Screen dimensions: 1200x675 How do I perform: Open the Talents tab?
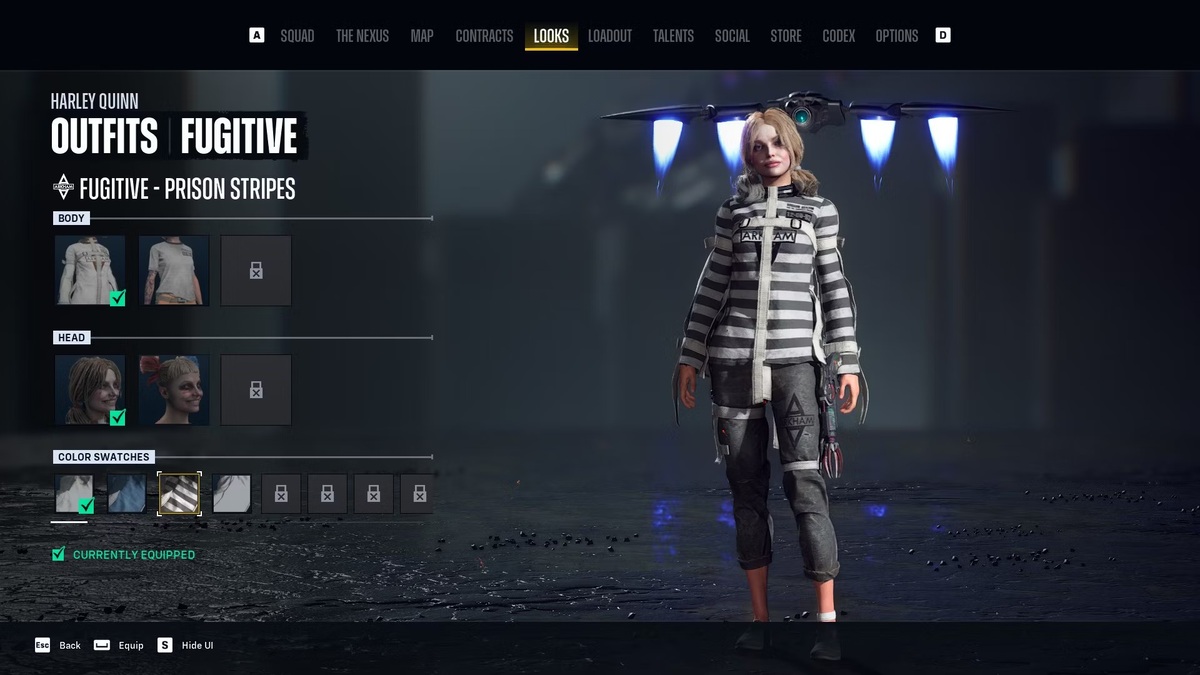(x=673, y=36)
